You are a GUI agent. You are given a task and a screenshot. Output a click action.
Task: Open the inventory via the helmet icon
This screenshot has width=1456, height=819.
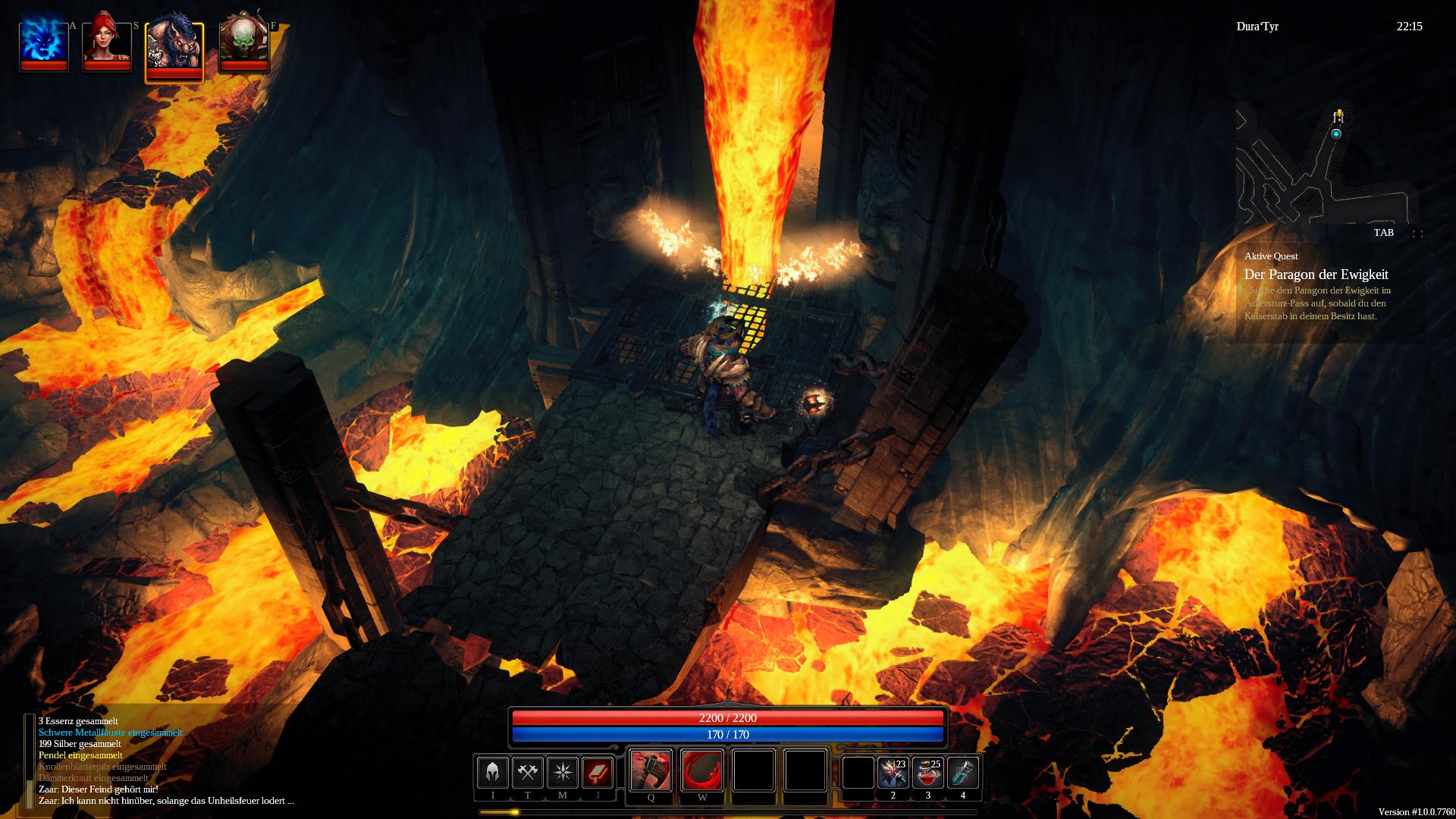tap(492, 773)
